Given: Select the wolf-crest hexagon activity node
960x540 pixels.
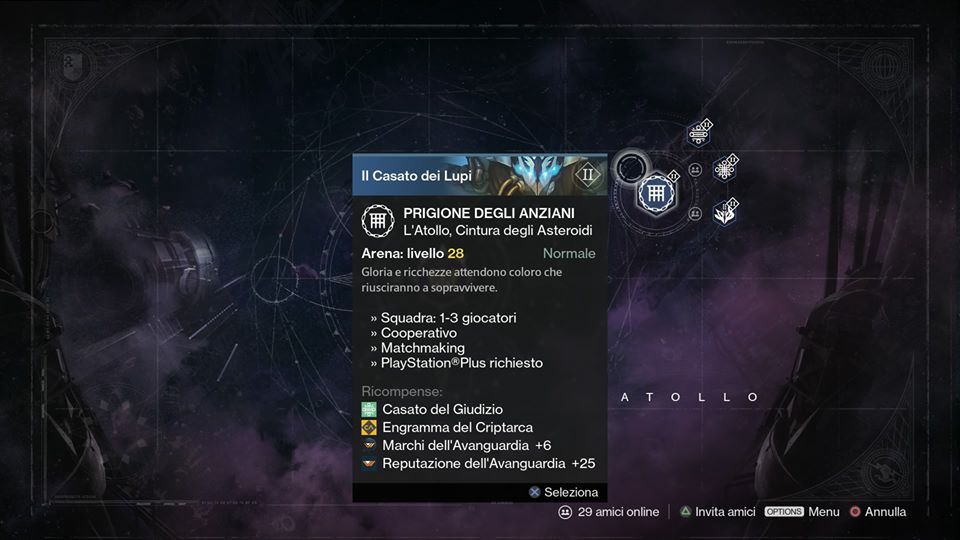Looking at the screenshot, I should tap(724, 211).
